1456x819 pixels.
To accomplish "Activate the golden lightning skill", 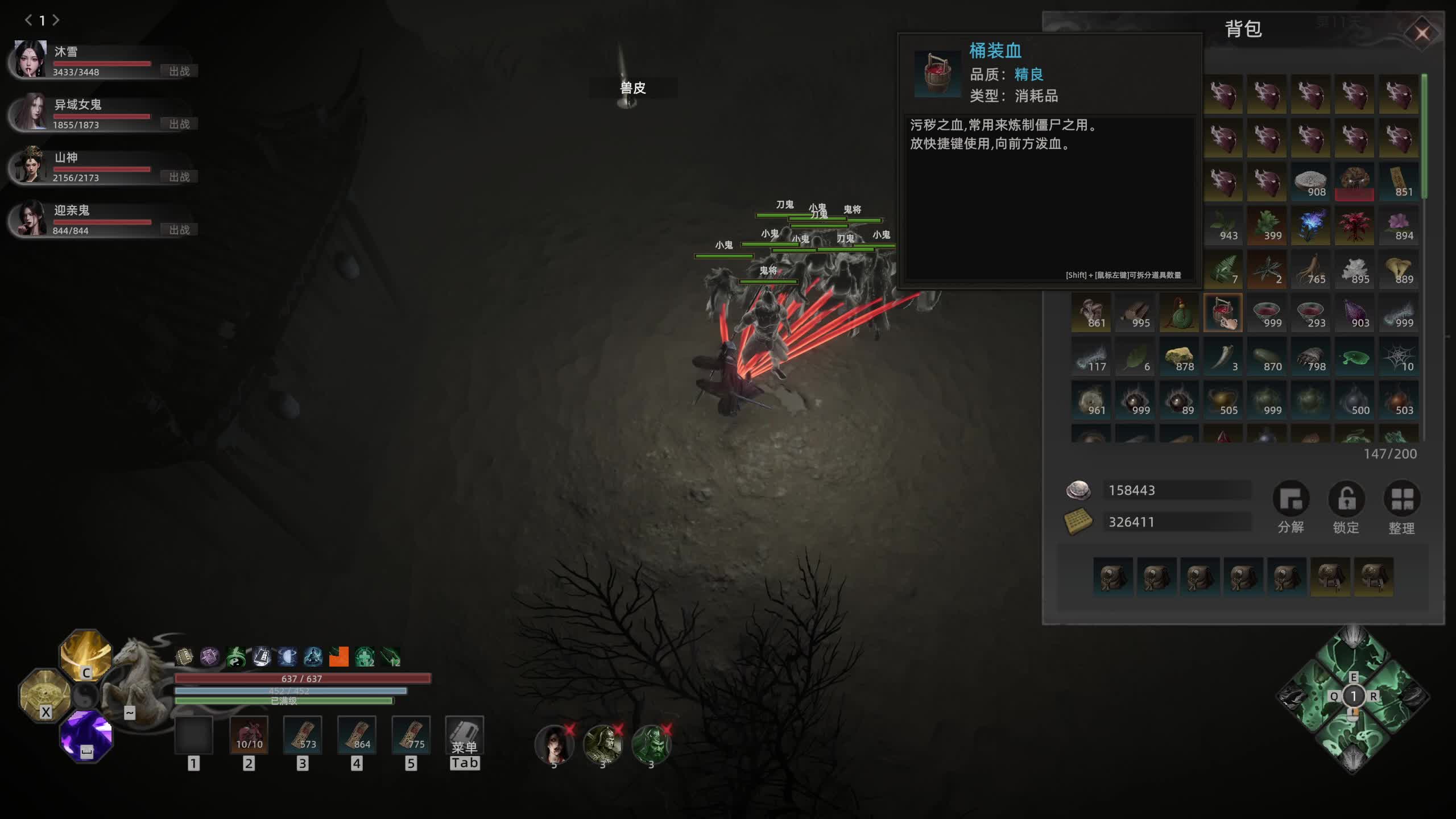I will click(x=86, y=654).
